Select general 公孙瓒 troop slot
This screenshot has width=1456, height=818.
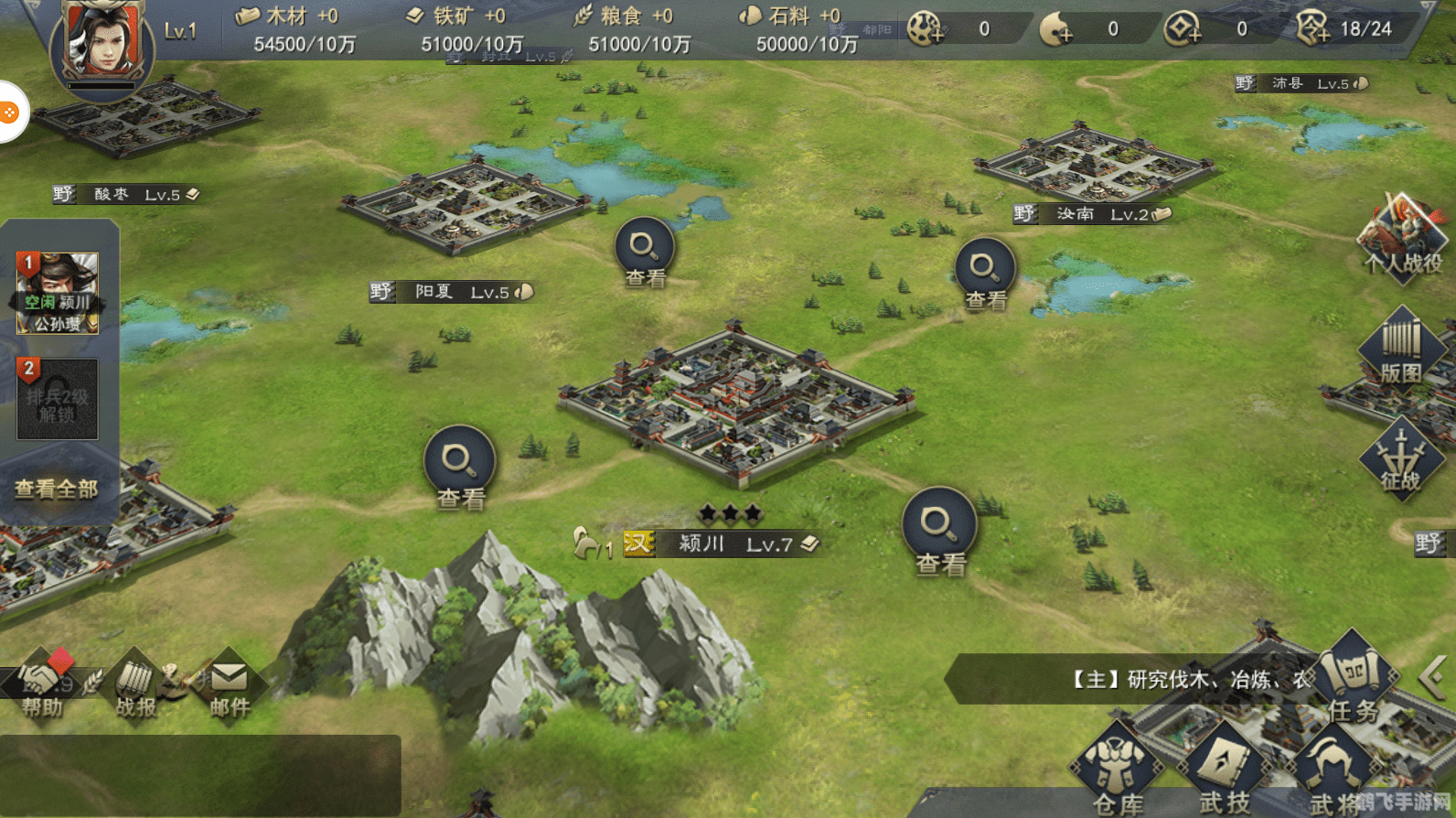(x=58, y=293)
